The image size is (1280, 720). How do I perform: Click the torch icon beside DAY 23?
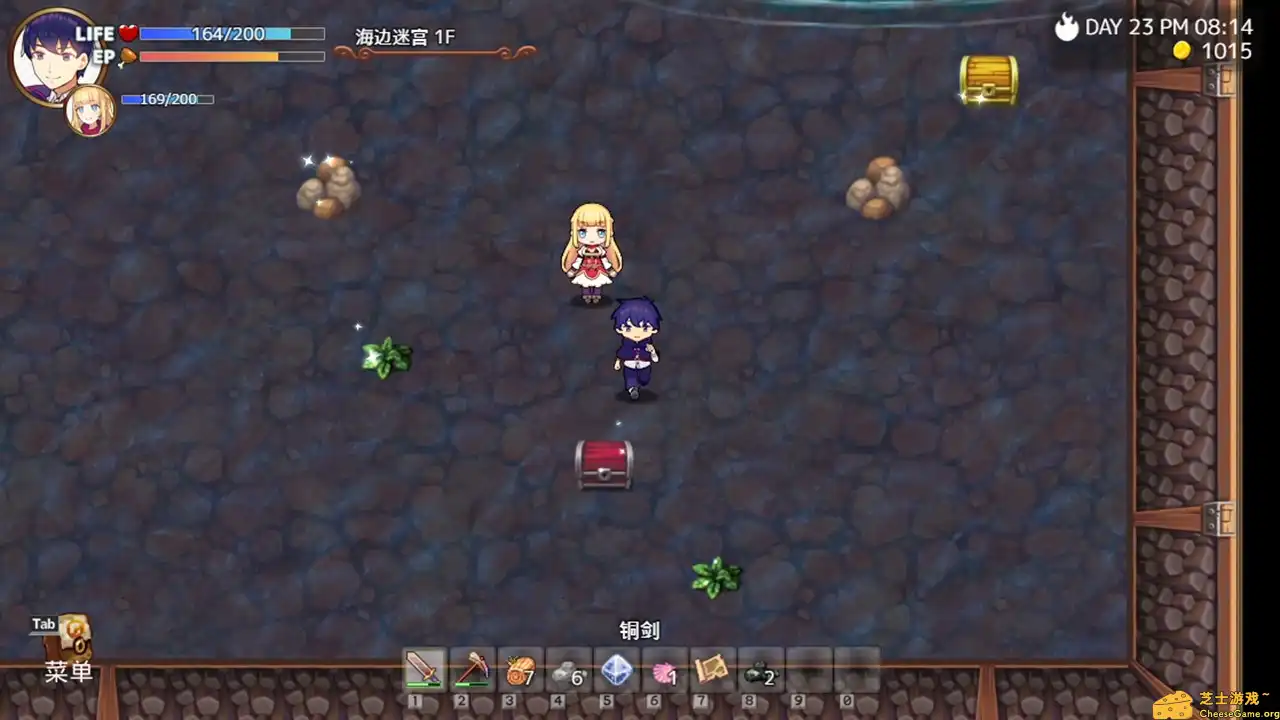click(x=1066, y=27)
